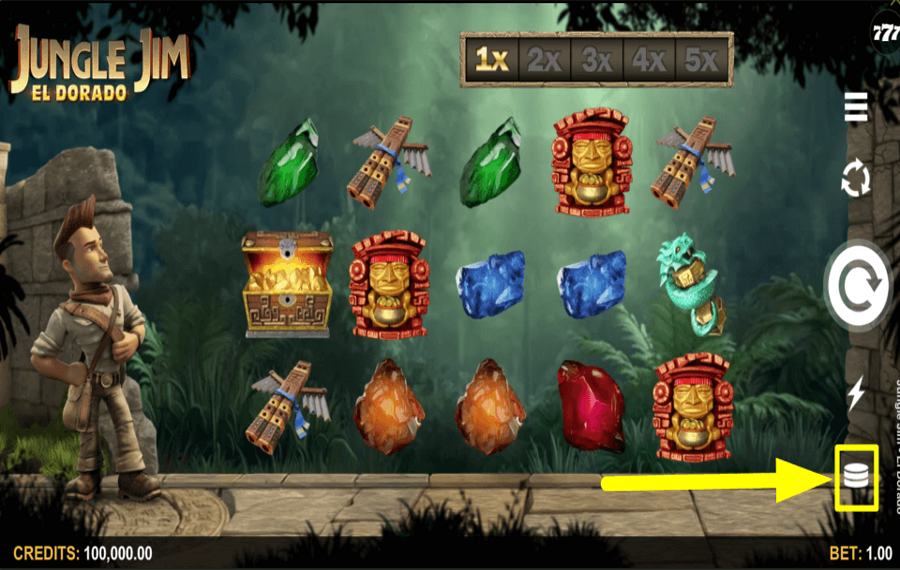Open the autoplay circular arrows option
The width and height of the screenshot is (900, 570).
point(855,180)
